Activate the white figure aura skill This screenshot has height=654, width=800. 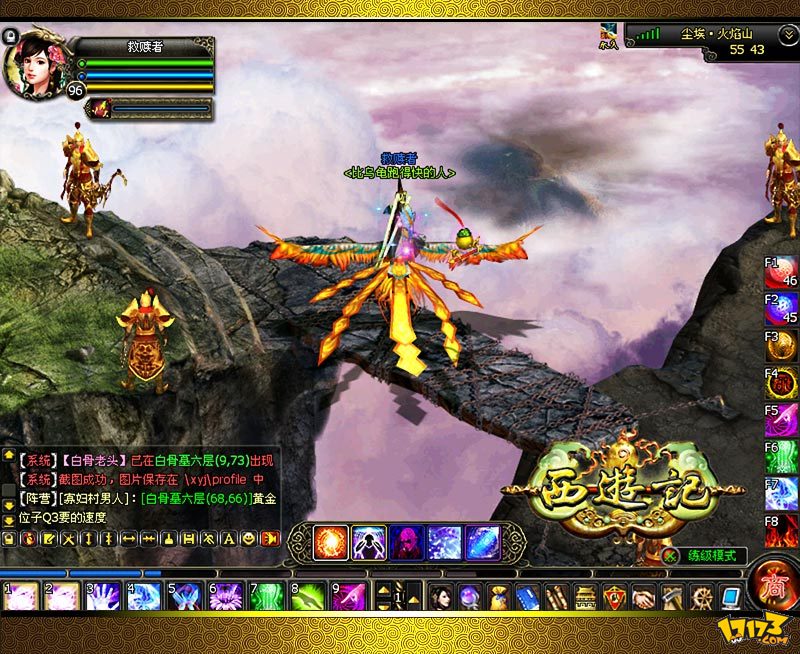click(x=368, y=542)
